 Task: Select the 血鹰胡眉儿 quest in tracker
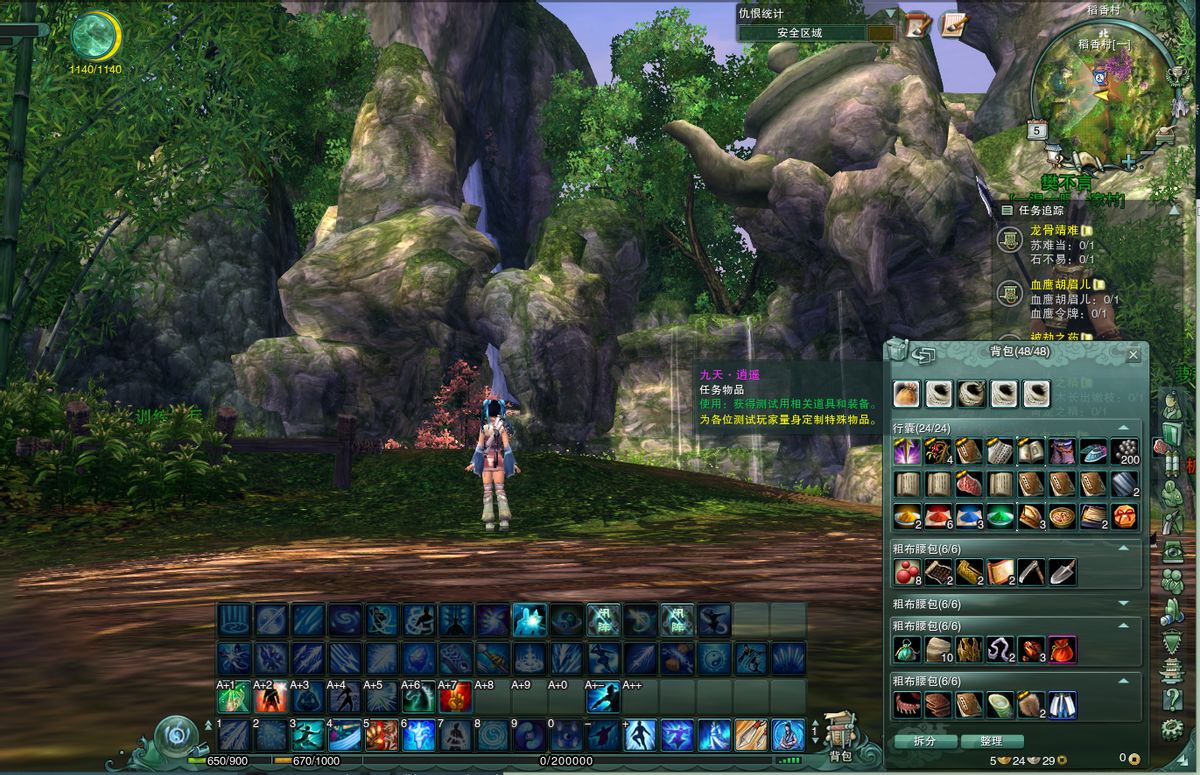point(1057,284)
